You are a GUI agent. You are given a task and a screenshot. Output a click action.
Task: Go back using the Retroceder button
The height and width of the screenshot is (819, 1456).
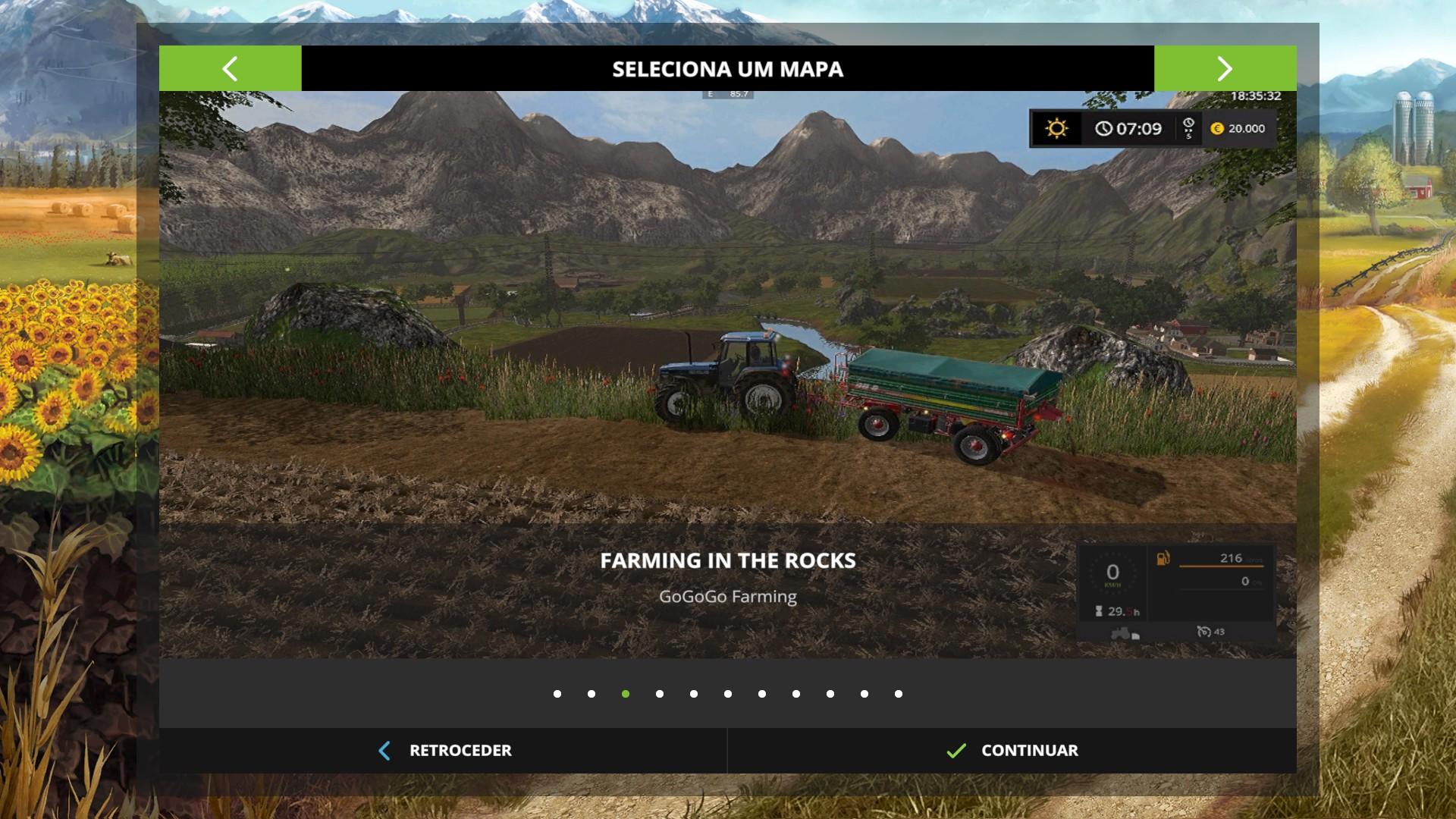pos(444,751)
